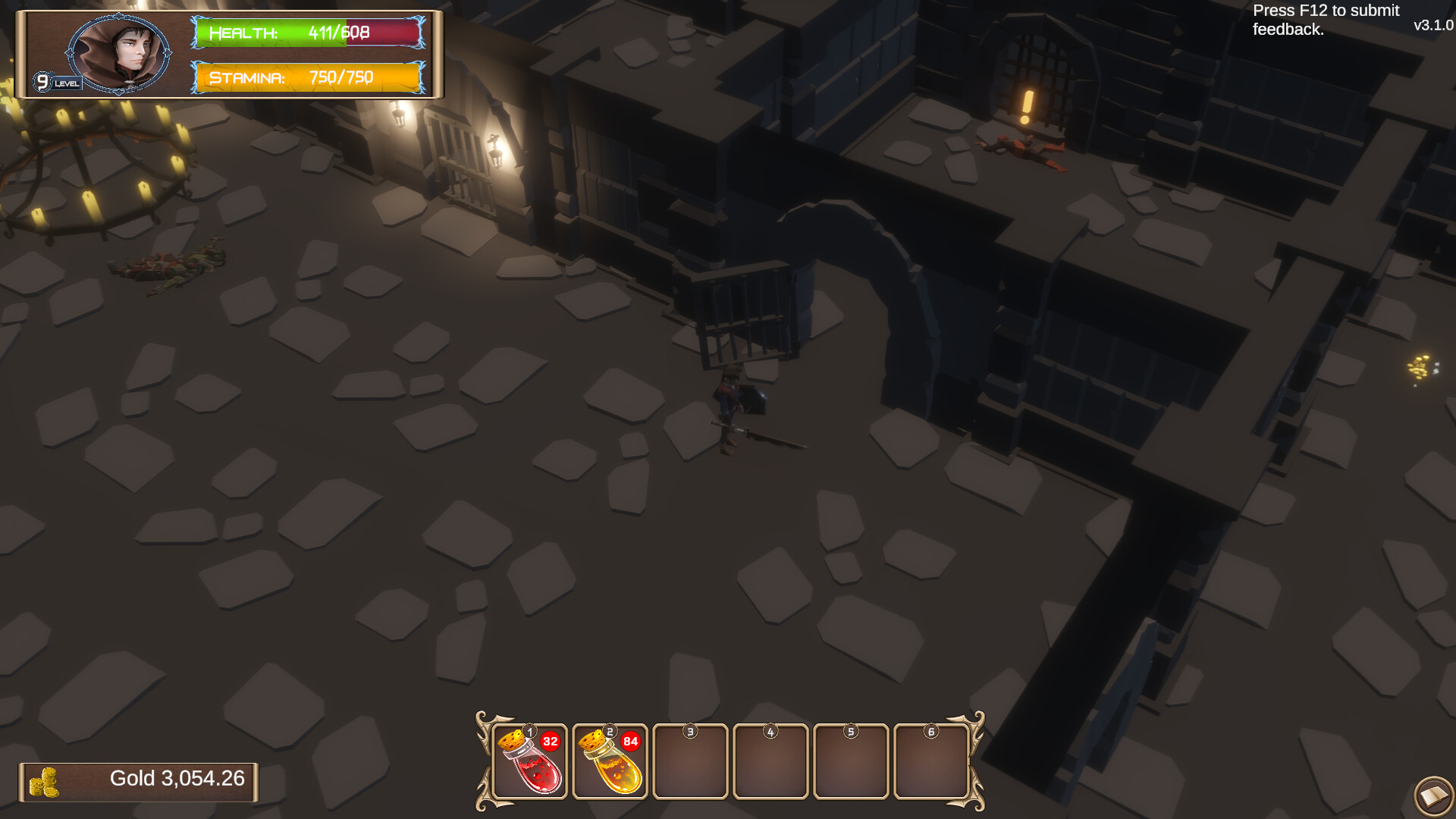
Task: Click the Stamina label on the orange bar
Action: (248, 77)
